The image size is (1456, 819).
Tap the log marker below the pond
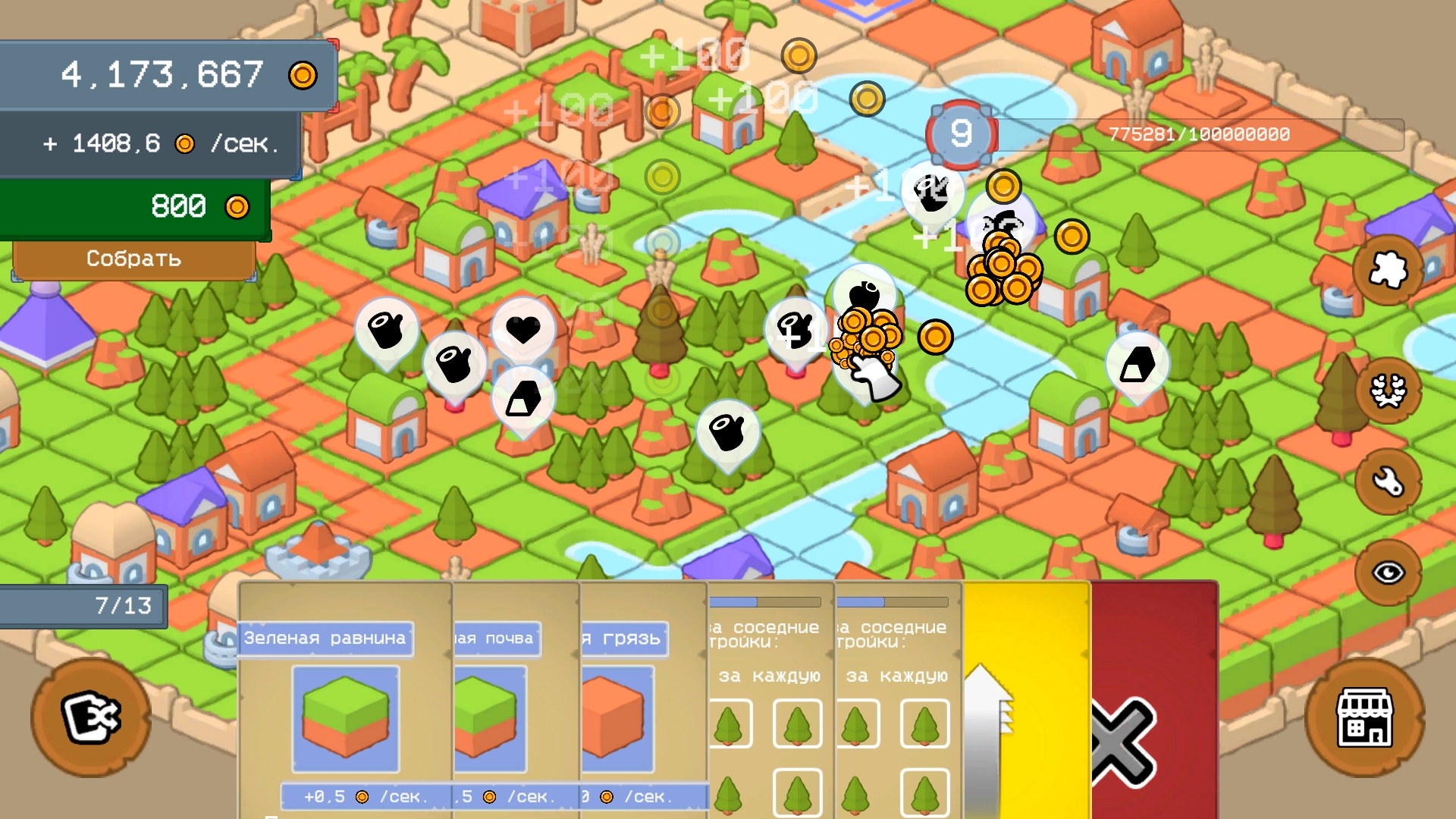coord(728,431)
